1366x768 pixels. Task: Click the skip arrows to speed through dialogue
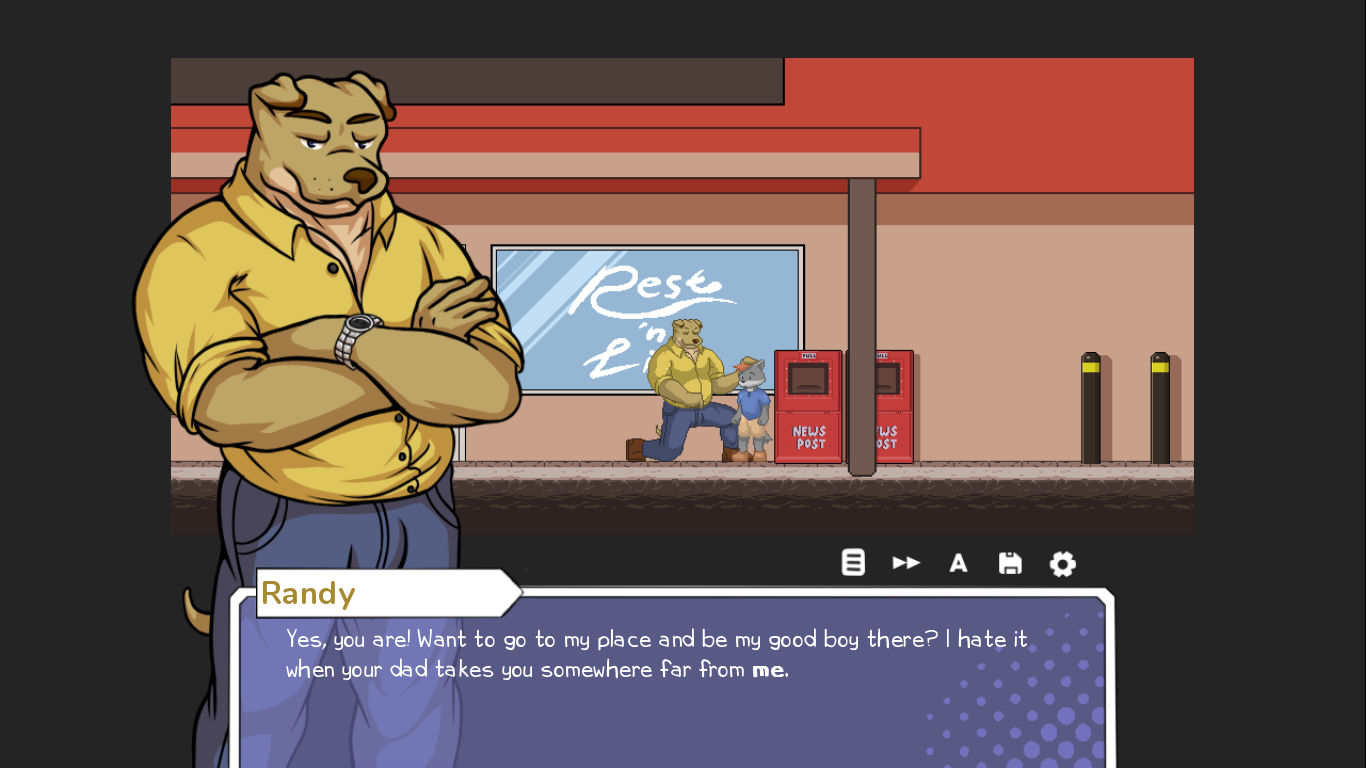tap(906, 562)
